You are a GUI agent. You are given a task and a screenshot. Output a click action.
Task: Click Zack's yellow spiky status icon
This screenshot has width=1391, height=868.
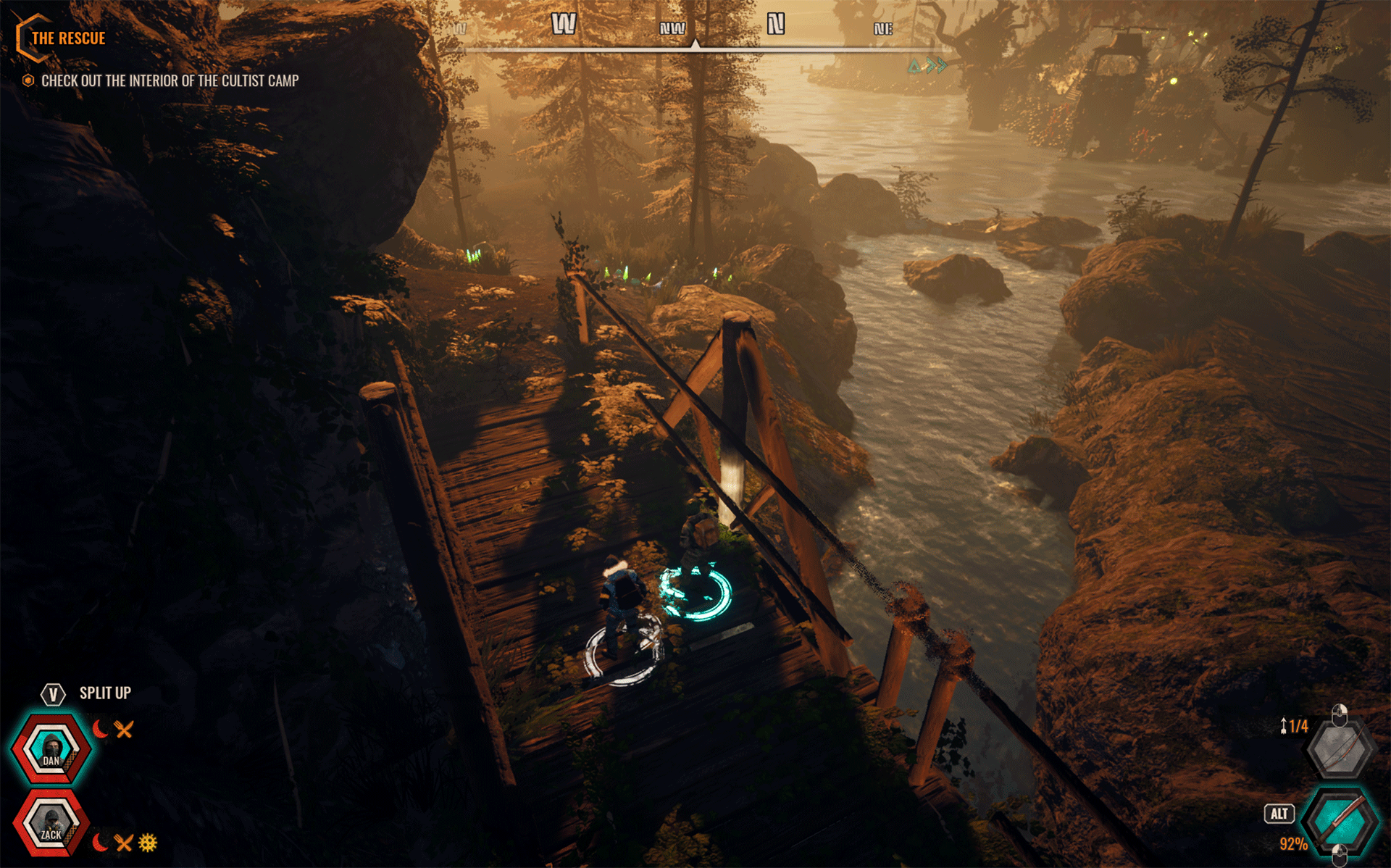click(x=148, y=843)
